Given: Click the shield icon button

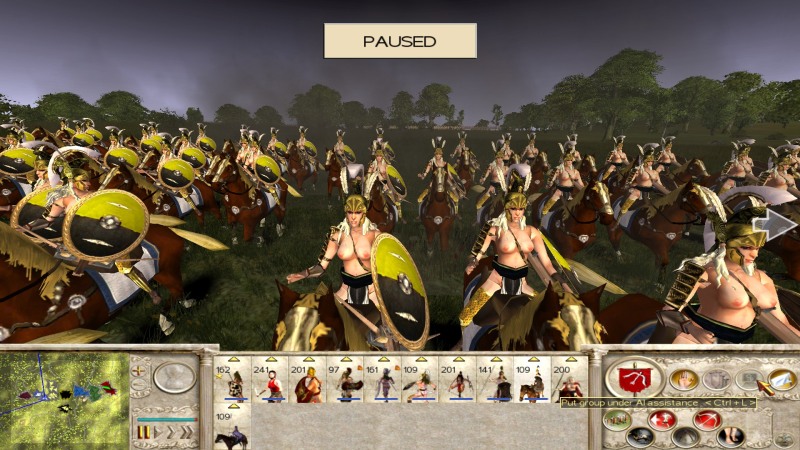Looking at the screenshot, I should (716, 379).
